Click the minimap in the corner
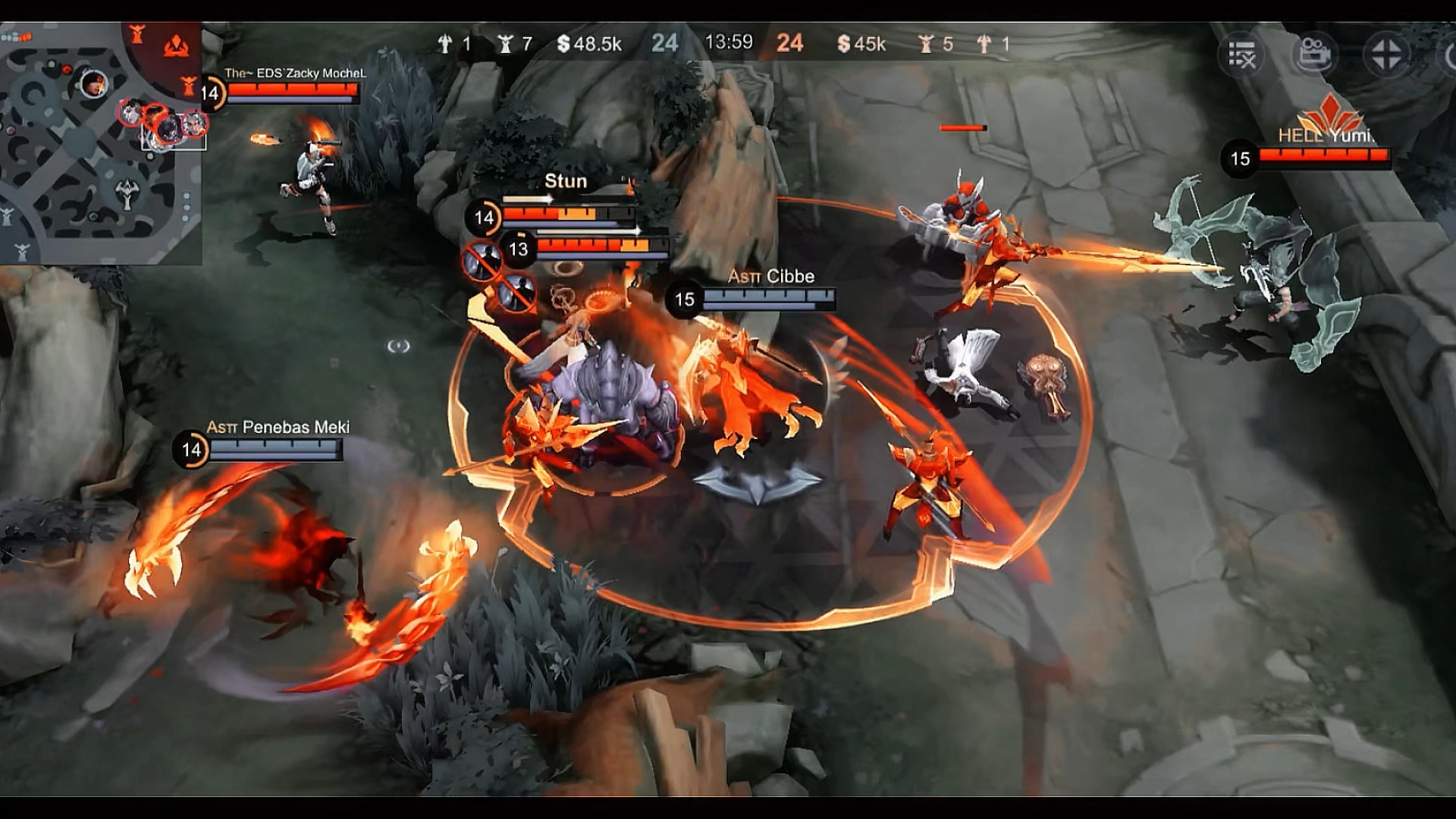Screen dimensions: 1456x819 click(x=100, y=144)
